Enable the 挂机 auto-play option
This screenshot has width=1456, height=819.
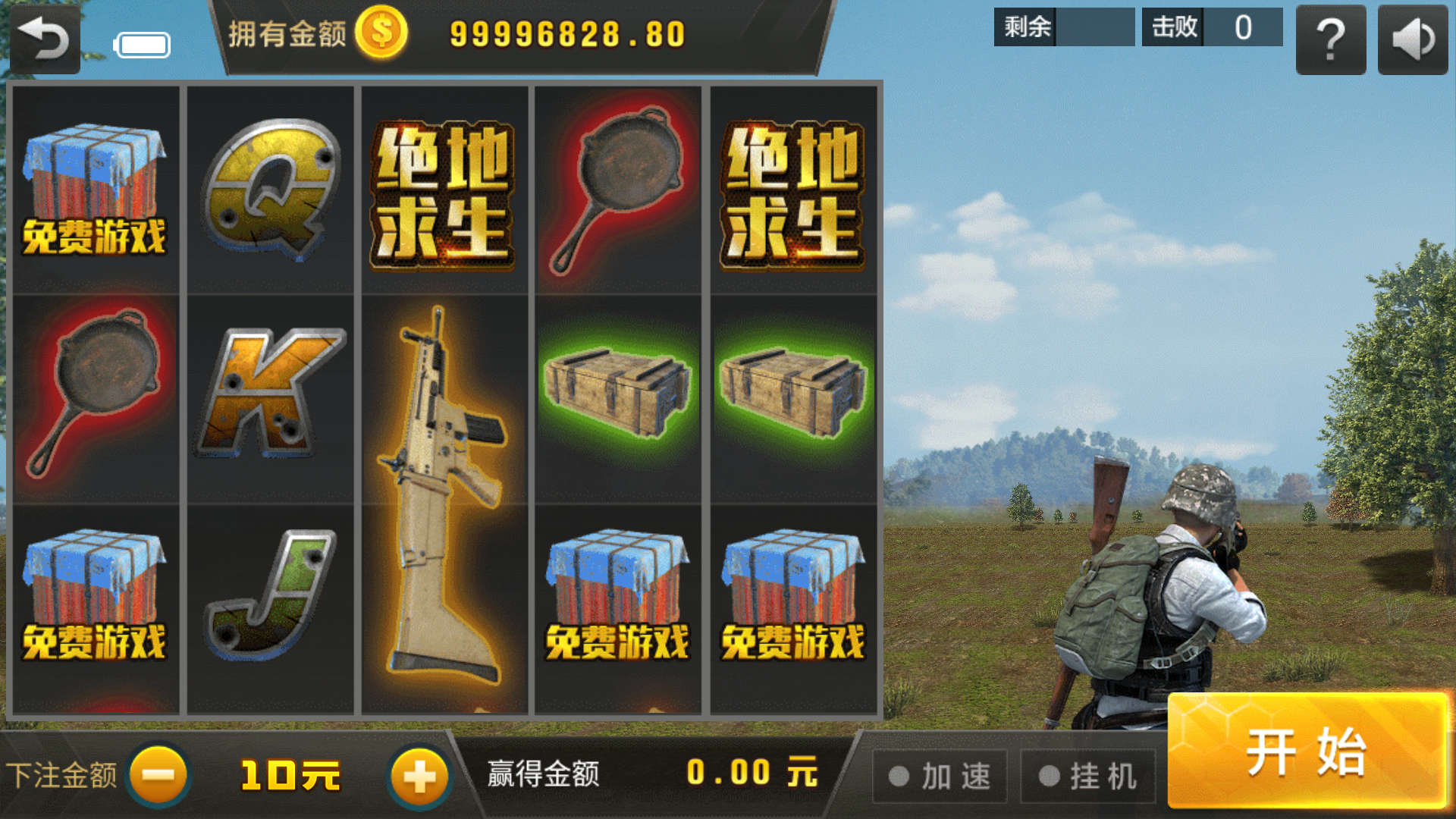coord(1087,775)
